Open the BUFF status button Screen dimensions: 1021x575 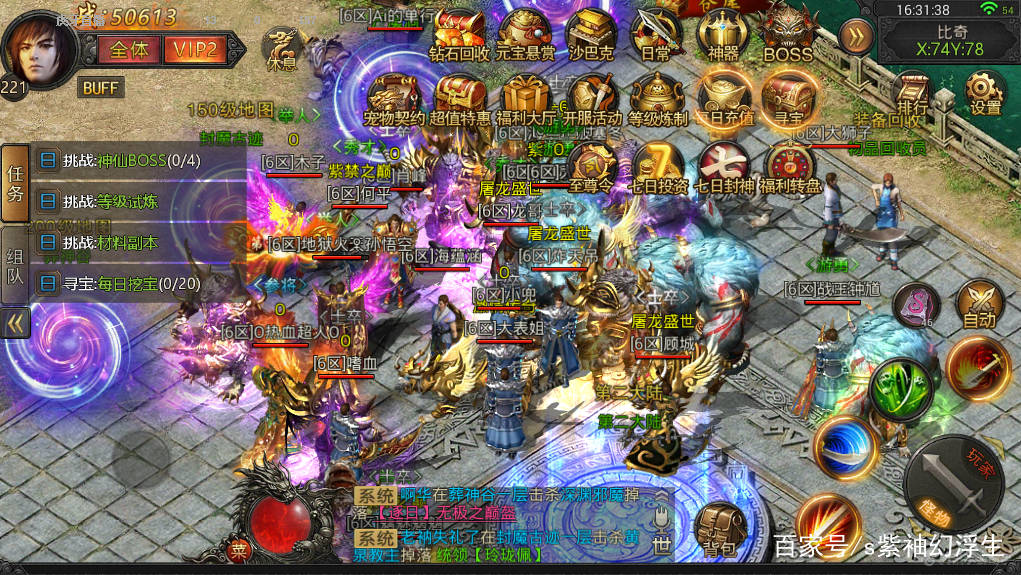coord(100,88)
